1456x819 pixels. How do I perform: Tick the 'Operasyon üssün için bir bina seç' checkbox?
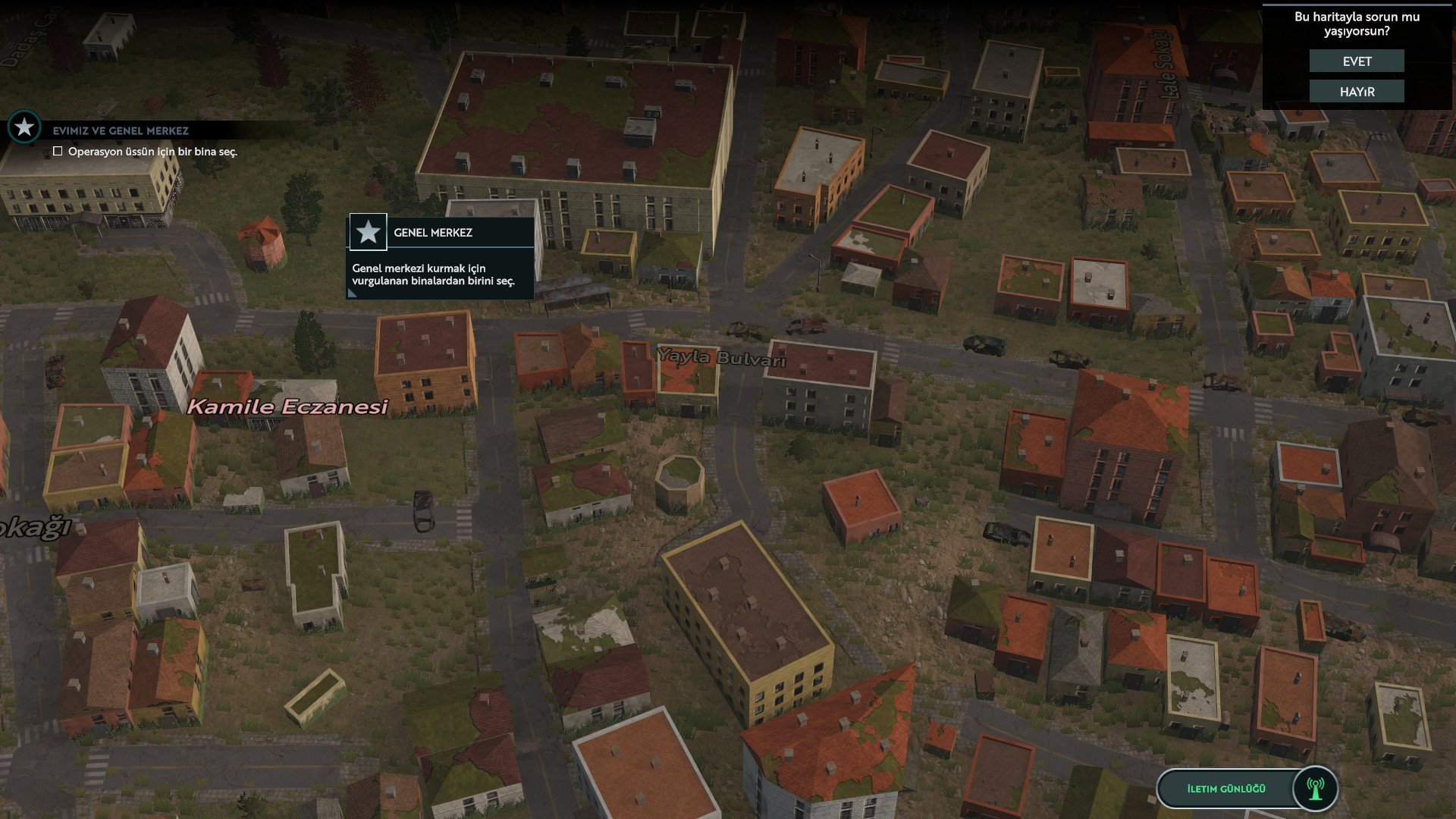(x=58, y=152)
